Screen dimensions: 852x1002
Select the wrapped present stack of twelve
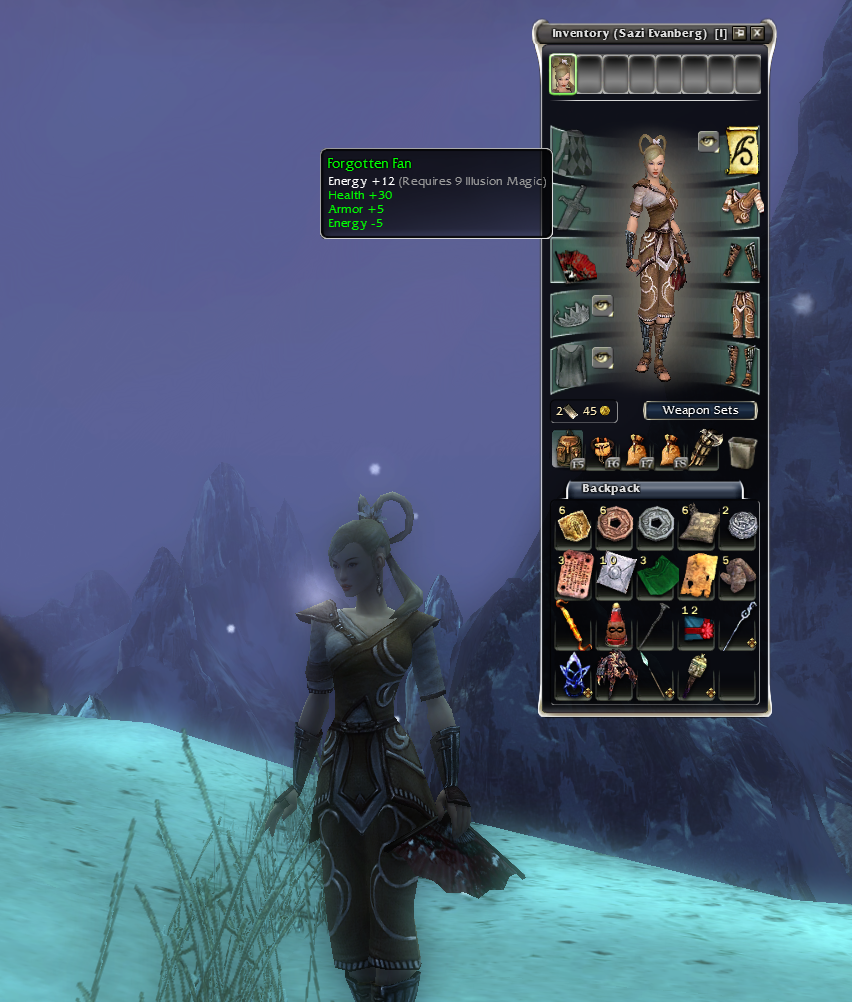(697, 628)
